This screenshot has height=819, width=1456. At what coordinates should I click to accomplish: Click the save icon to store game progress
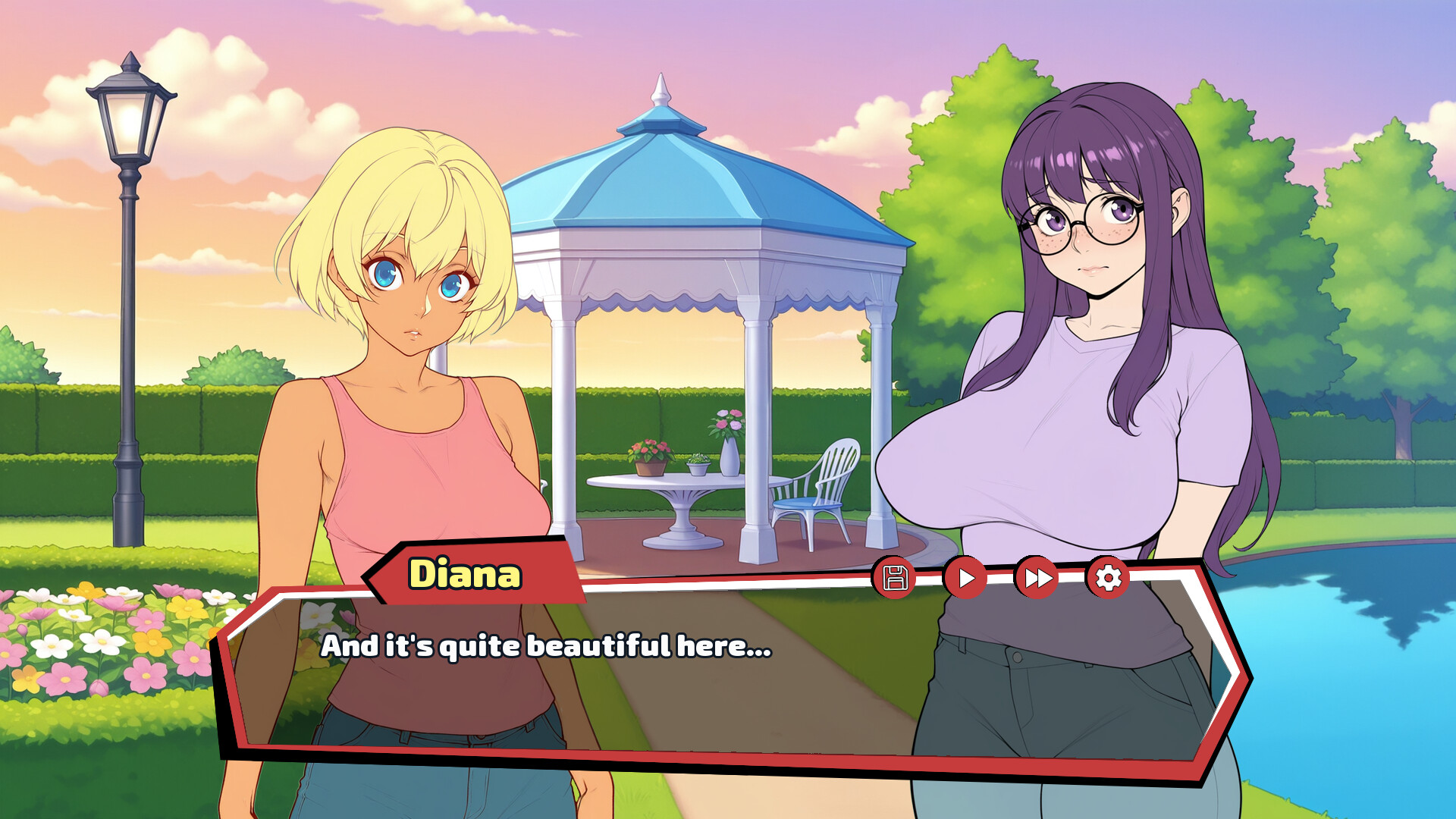click(x=897, y=578)
